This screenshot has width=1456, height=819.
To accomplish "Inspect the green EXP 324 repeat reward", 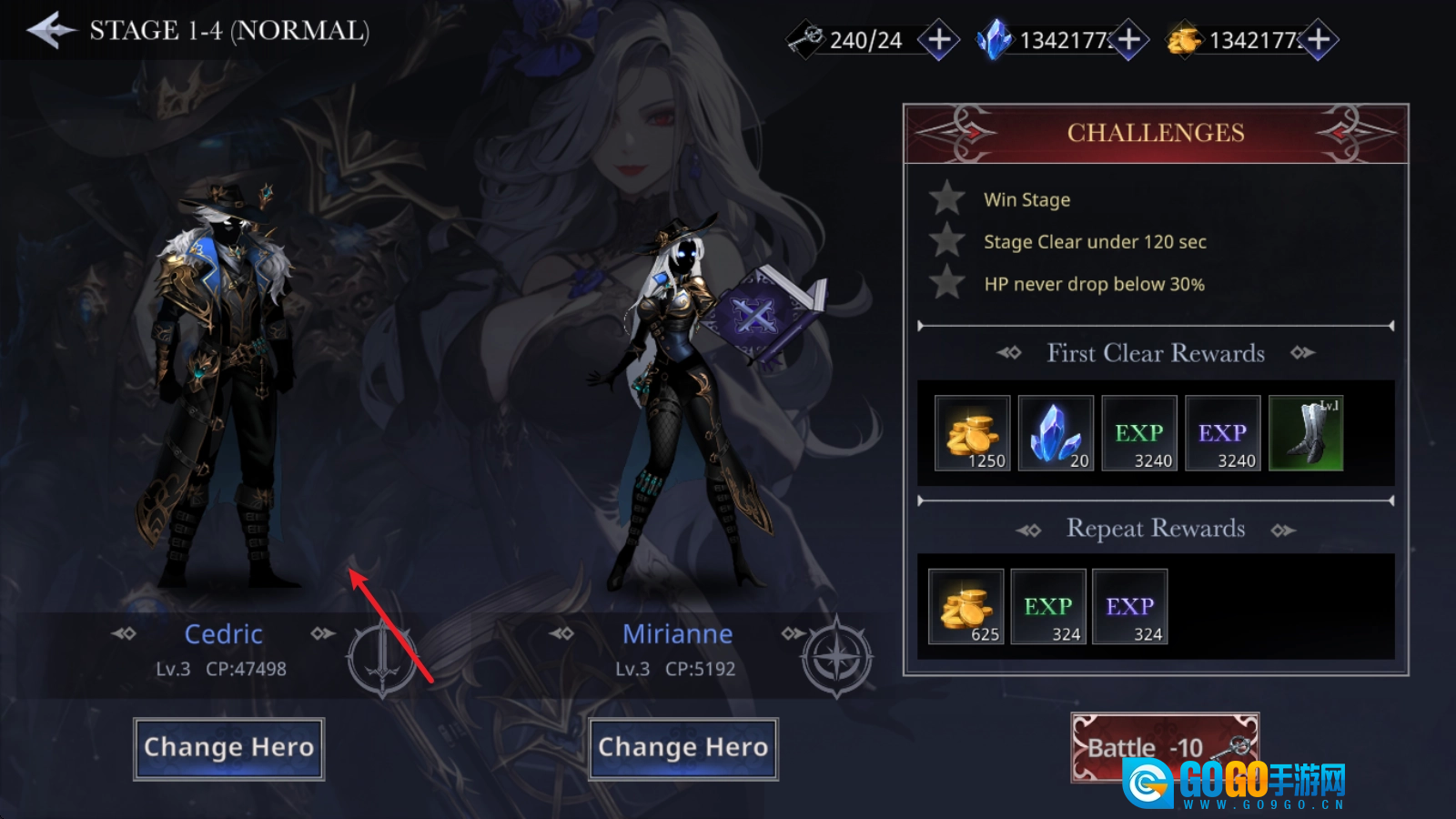I will click(x=1048, y=607).
